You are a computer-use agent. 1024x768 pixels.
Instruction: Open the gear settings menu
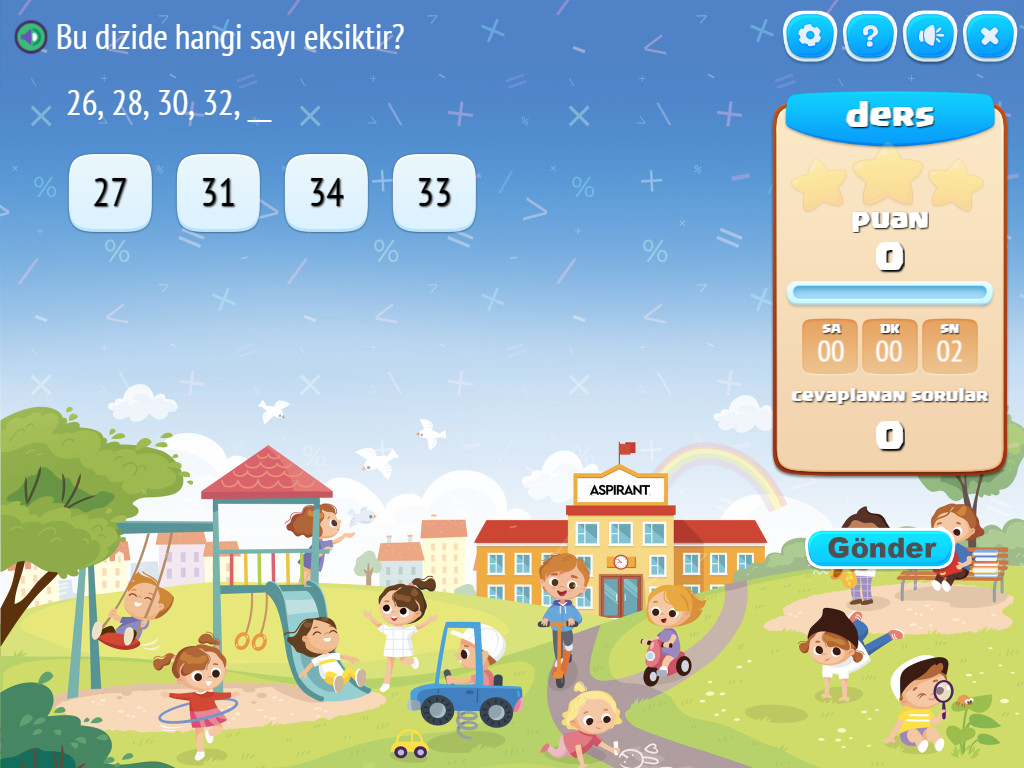[810, 37]
